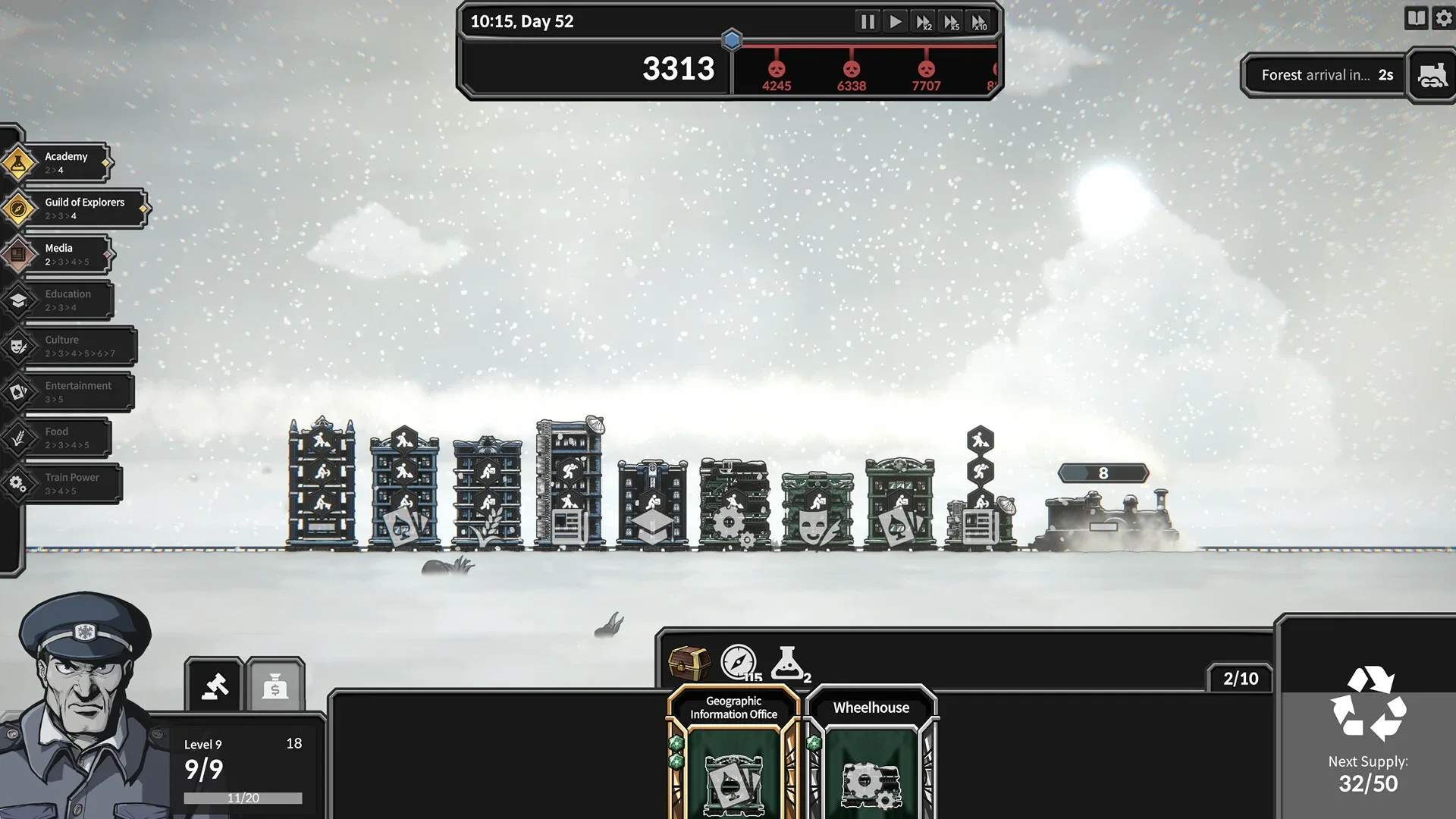
Task: Switch to x5 fast-forward speed
Action: click(952, 22)
